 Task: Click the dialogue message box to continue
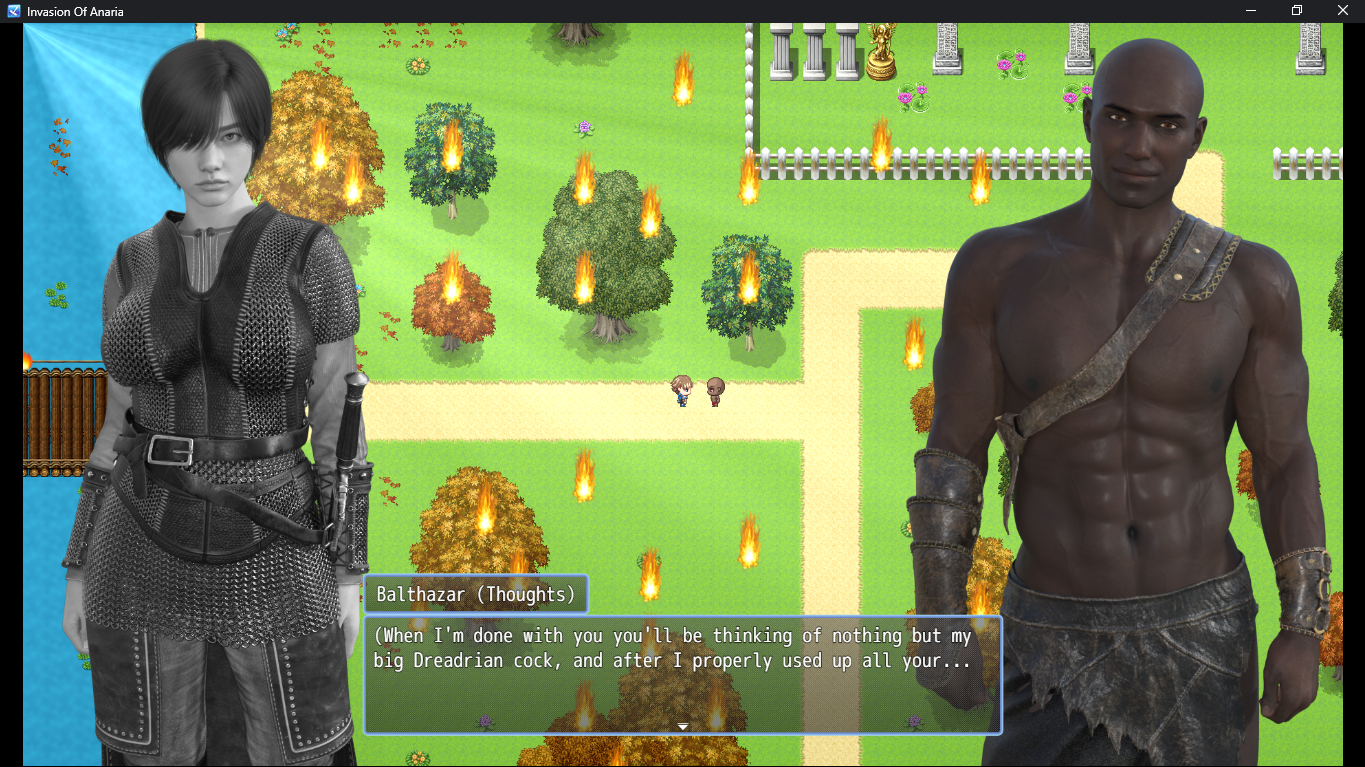[x=682, y=676]
